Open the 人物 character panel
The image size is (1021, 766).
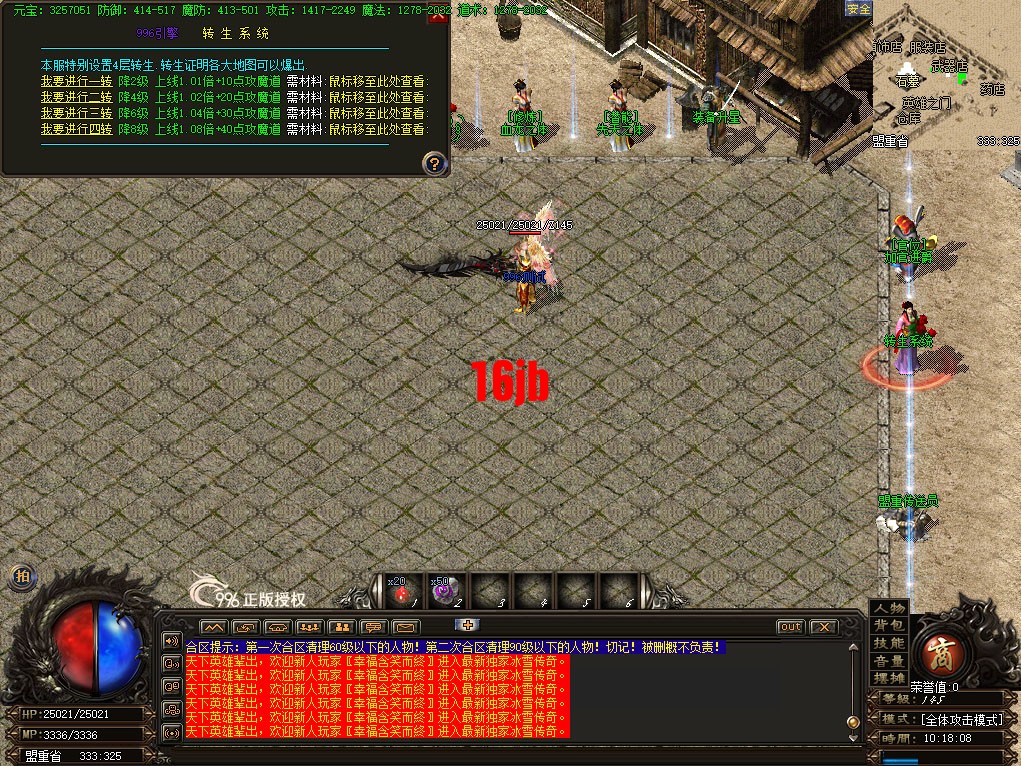click(888, 608)
